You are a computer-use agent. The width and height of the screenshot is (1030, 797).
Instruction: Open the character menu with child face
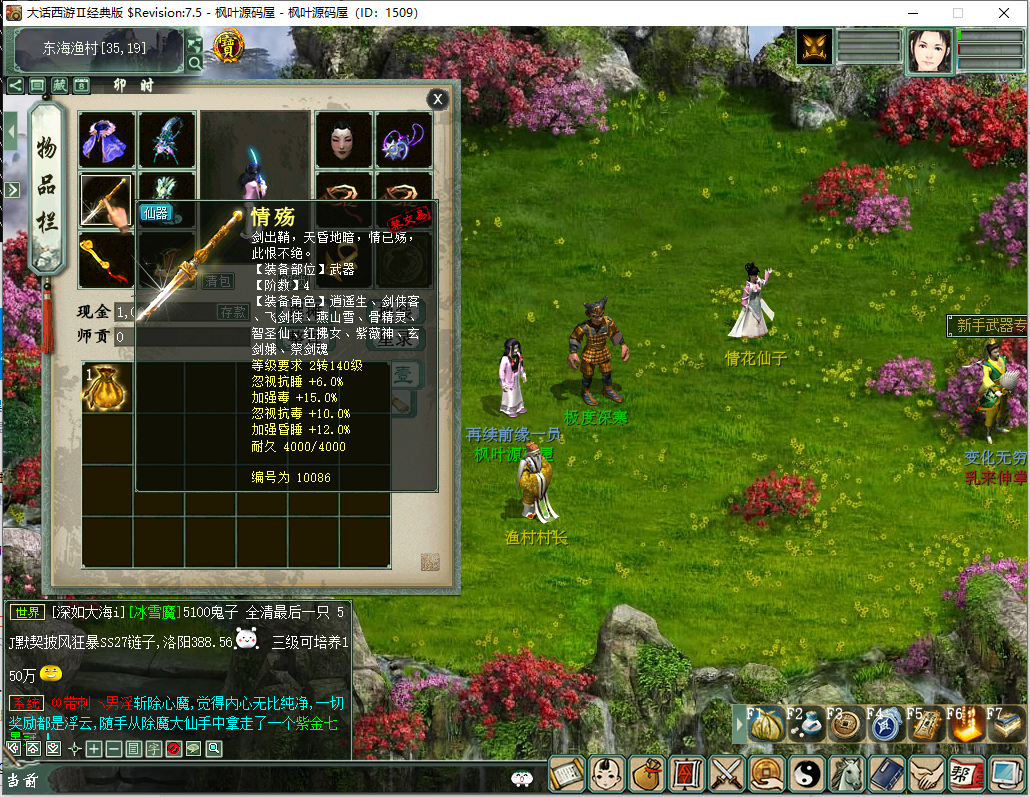(608, 774)
